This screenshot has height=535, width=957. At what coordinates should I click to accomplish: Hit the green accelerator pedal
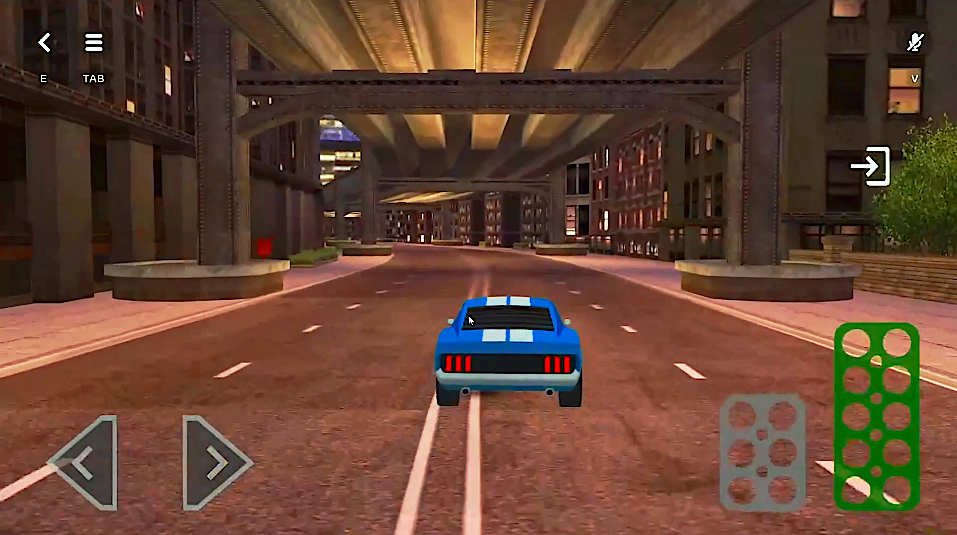coord(877,415)
